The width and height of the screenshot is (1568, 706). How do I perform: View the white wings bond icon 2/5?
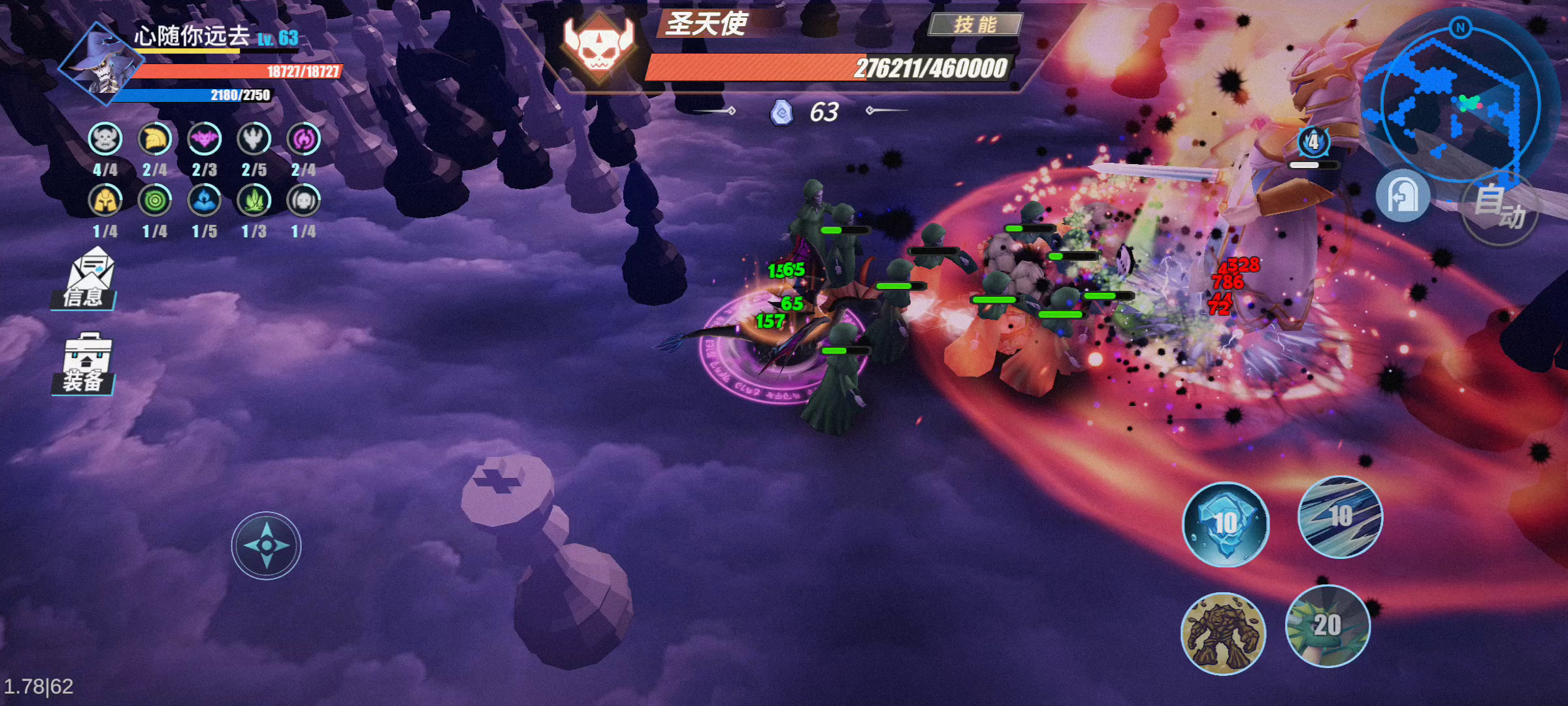coord(254,139)
